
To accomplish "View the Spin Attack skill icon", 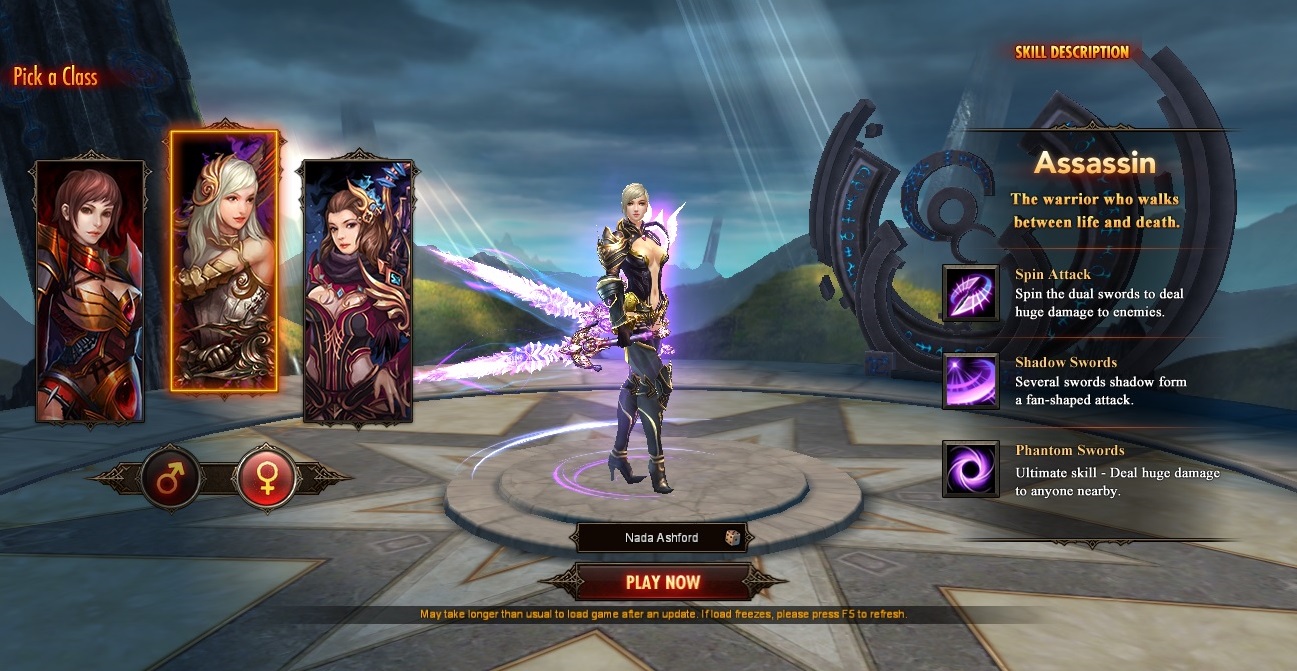I will [x=970, y=293].
